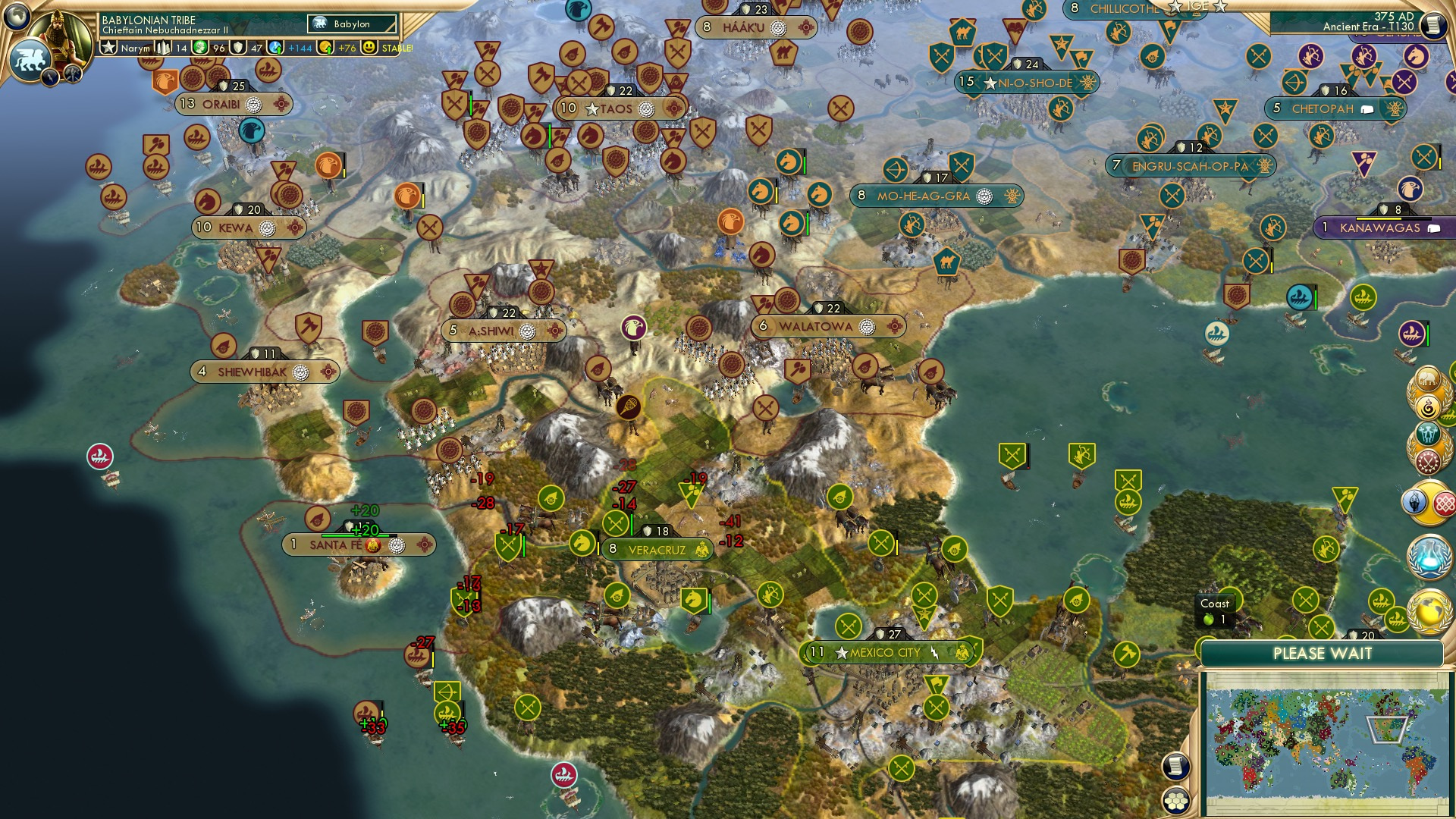Toggle the smiley face STABLE happiness indicator
The image size is (1456, 819).
tap(369, 46)
